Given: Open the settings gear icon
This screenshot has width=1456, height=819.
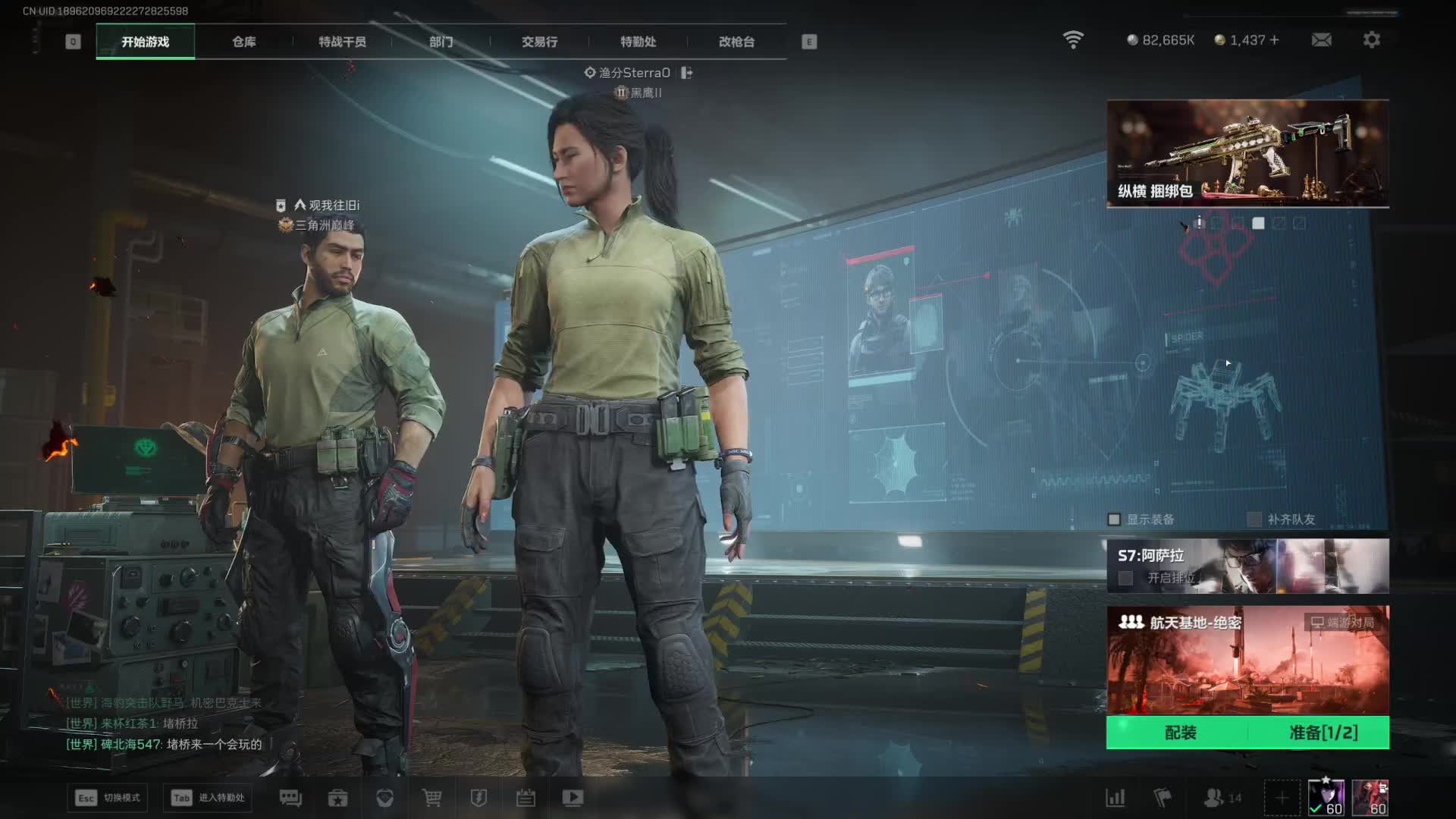Looking at the screenshot, I should (x=1371, y=39).
